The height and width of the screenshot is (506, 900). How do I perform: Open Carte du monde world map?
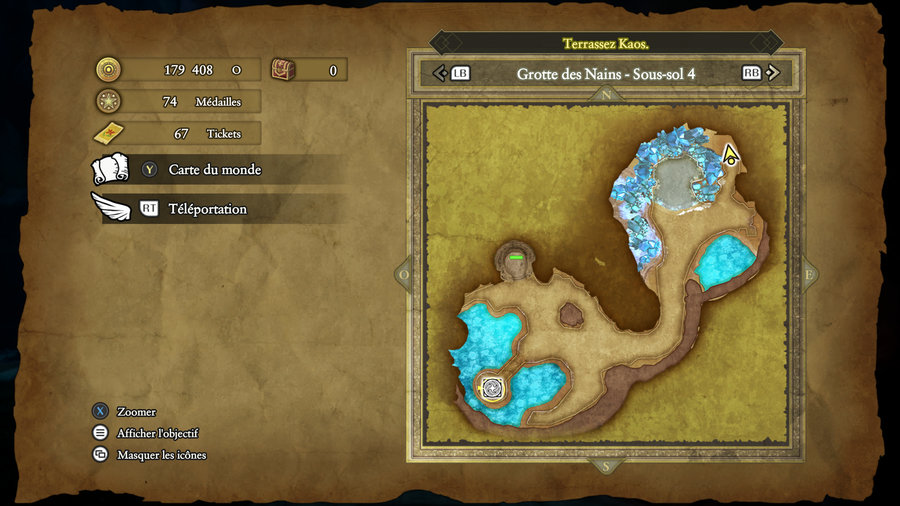(214, 170)
